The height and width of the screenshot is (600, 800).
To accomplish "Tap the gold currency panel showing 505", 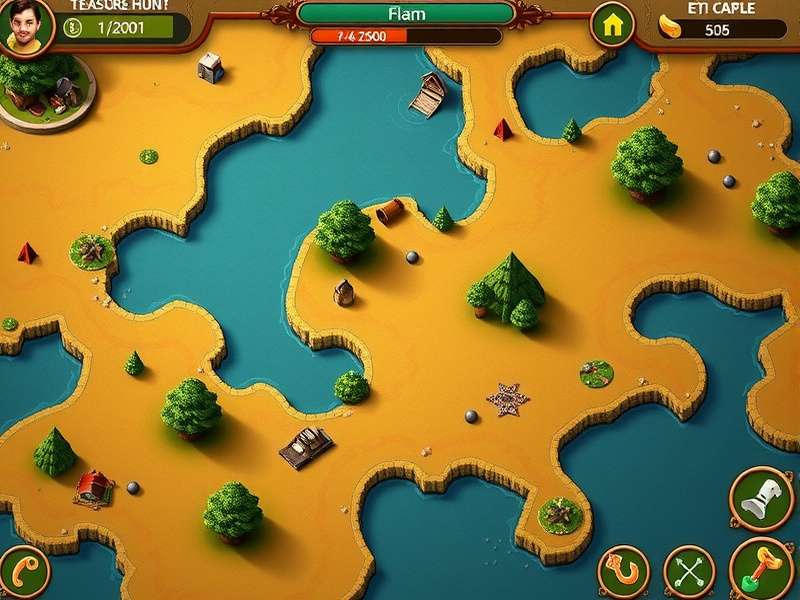I will tap(716, 29).
